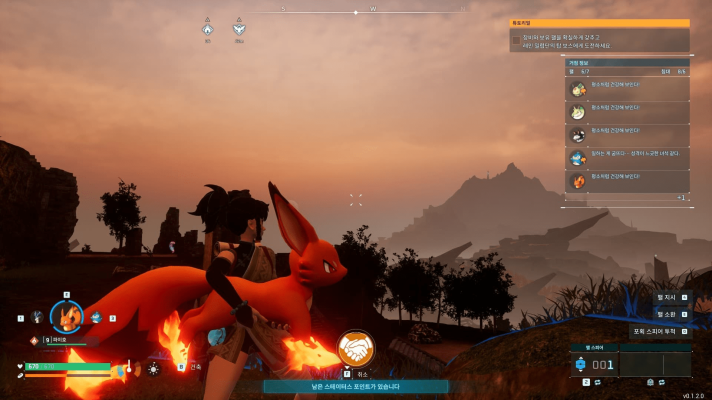The height and width of the screenshot is (400, 712).
Task: Toggle the tutorial objective checkbox
Action: [516, 40]
